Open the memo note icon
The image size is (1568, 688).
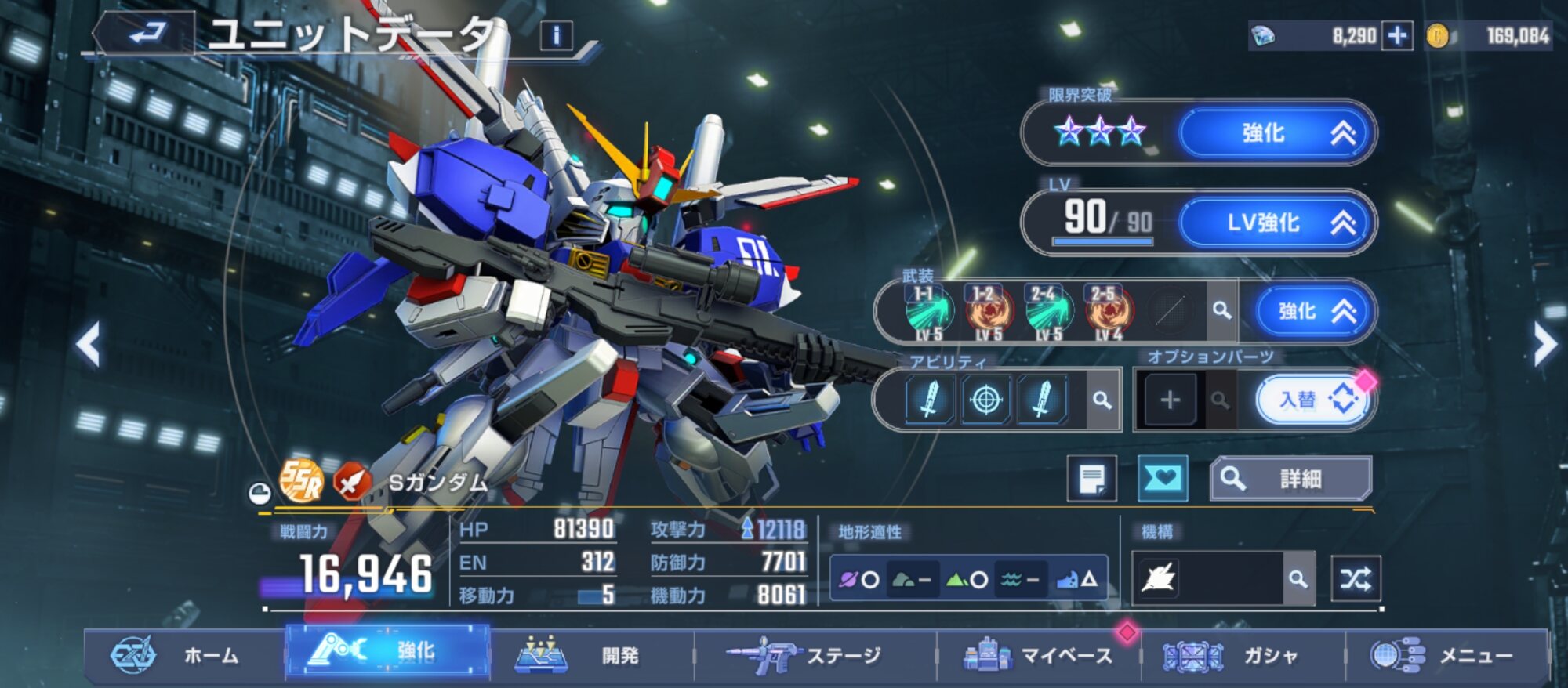tap(1091, 479)
